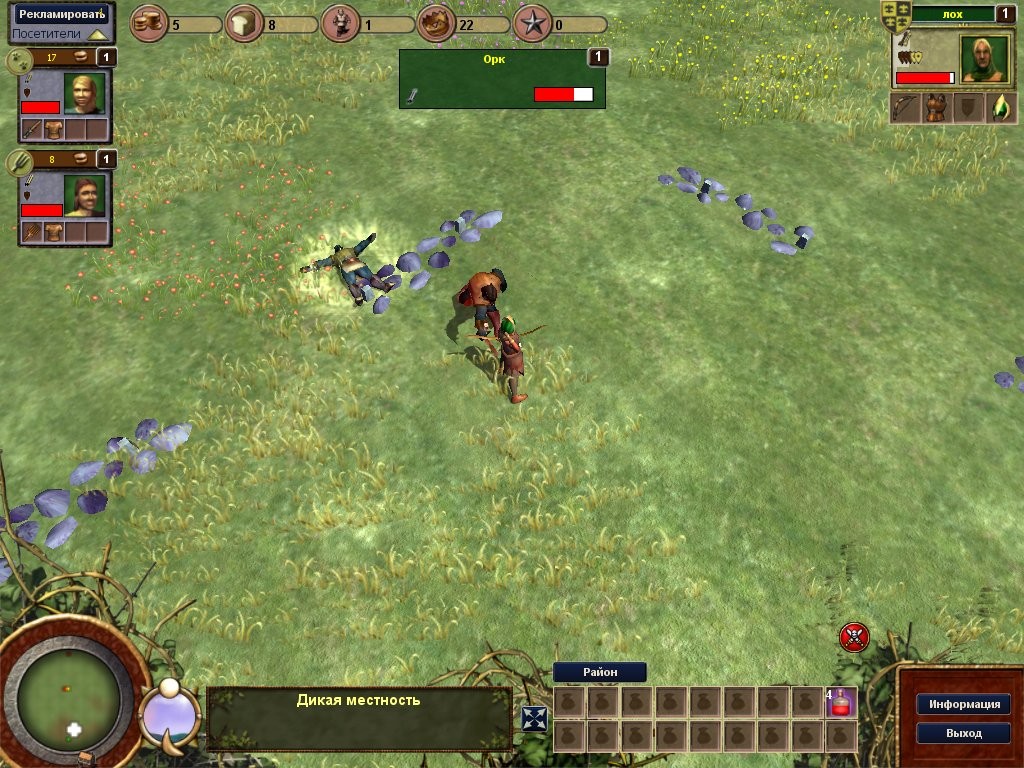Screen dimensions: 1024x768
Task: Click the crossed arrows icon beside inventory
Action: [x=535, y=718]
